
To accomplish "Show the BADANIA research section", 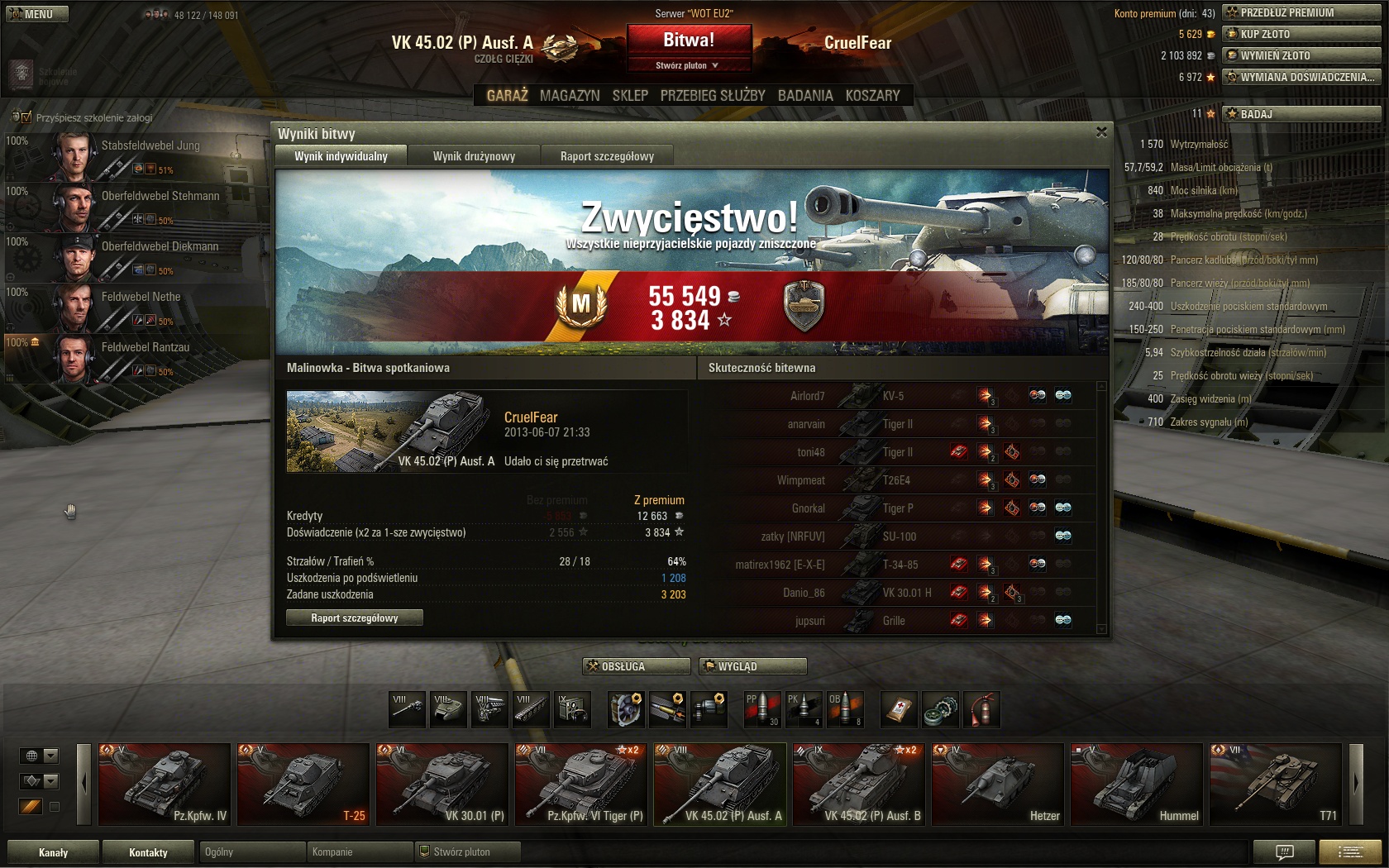I will (x=805, y=95).
